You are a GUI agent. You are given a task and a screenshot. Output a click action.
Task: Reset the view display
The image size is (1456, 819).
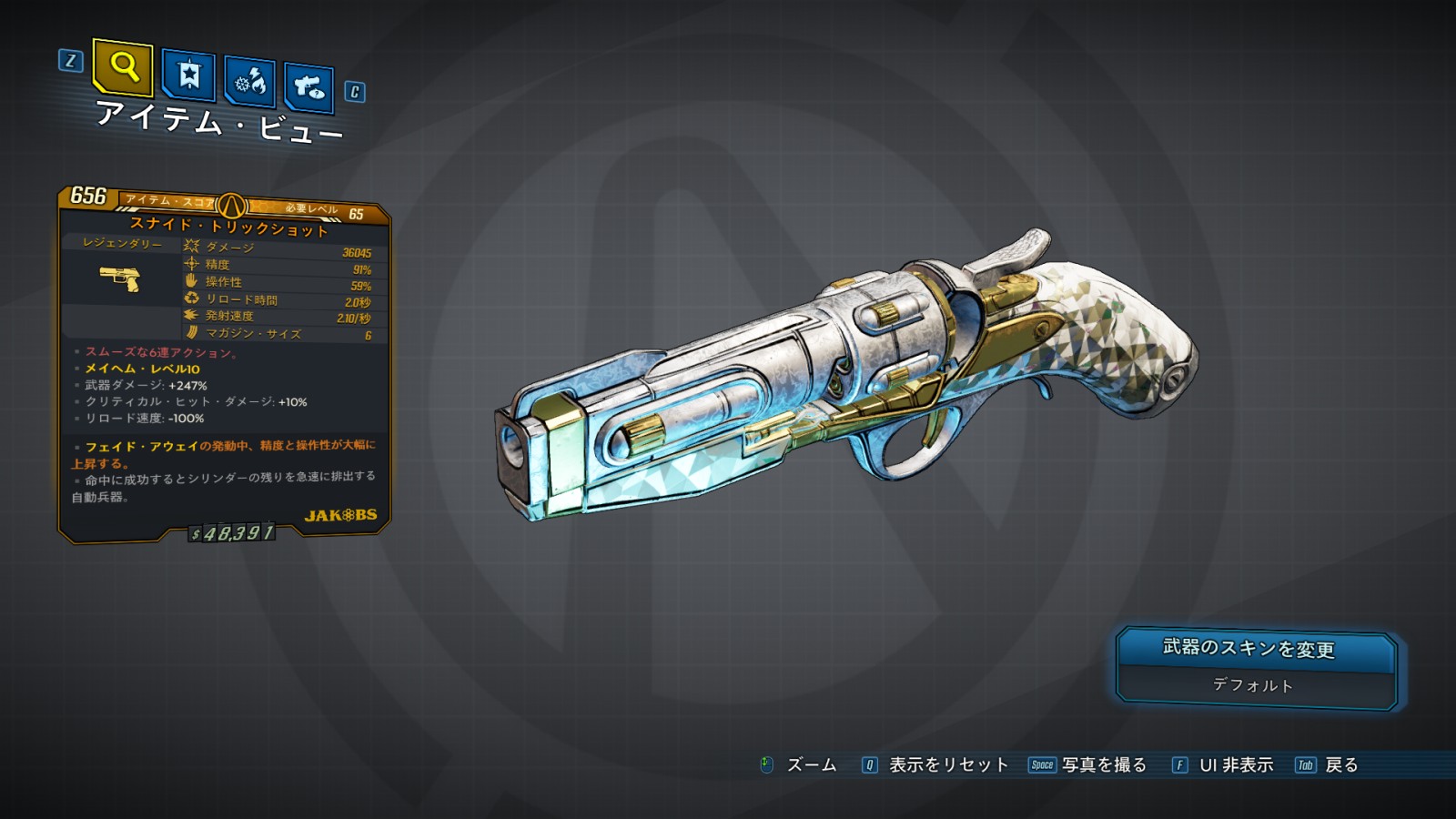click(947, 765)
